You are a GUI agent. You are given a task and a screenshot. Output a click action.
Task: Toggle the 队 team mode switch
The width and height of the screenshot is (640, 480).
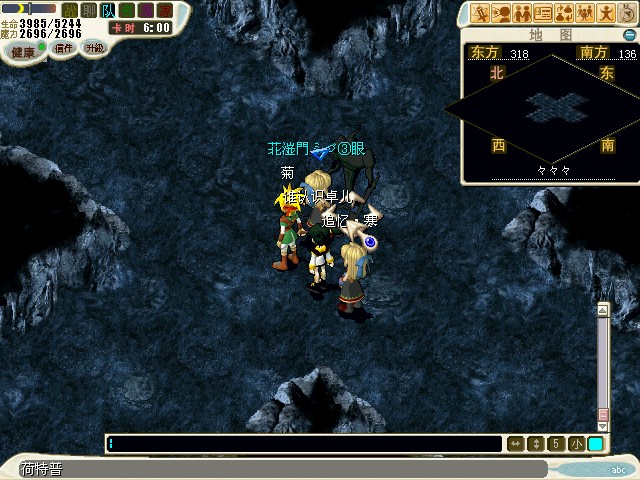[106, 11]
